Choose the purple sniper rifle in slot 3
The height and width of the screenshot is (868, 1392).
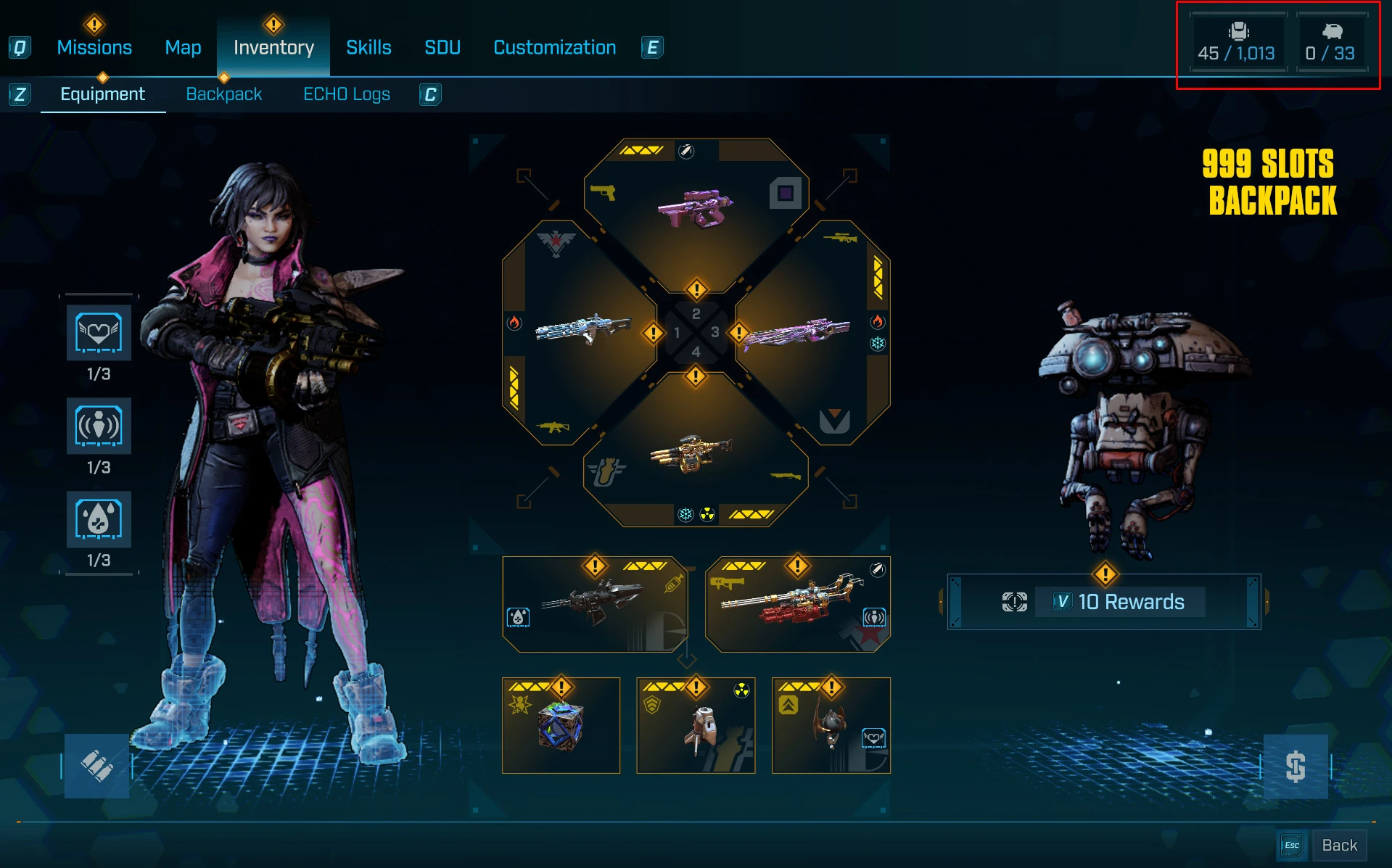[796, 334]
